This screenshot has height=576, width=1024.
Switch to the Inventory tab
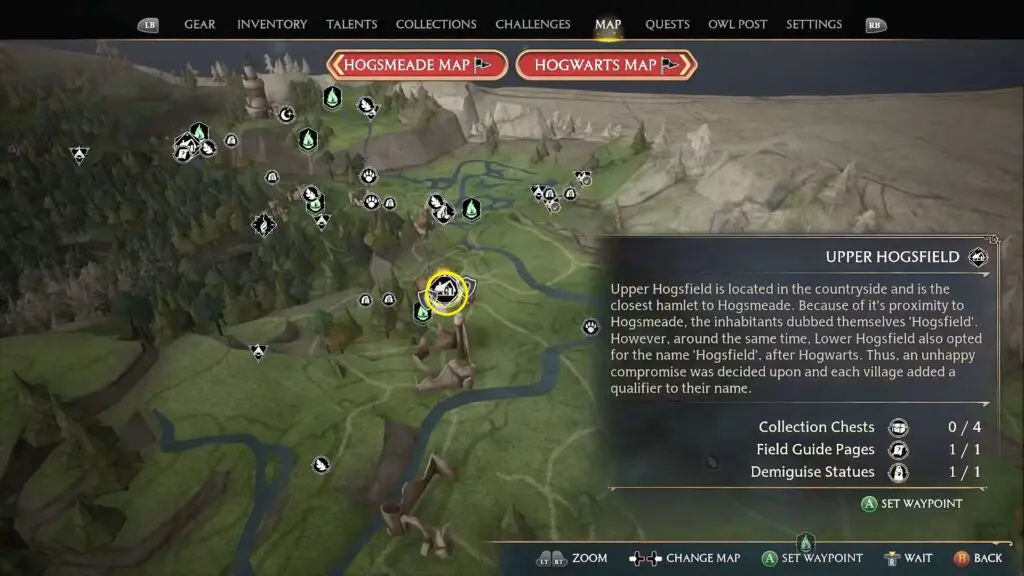tap(270, 24)
